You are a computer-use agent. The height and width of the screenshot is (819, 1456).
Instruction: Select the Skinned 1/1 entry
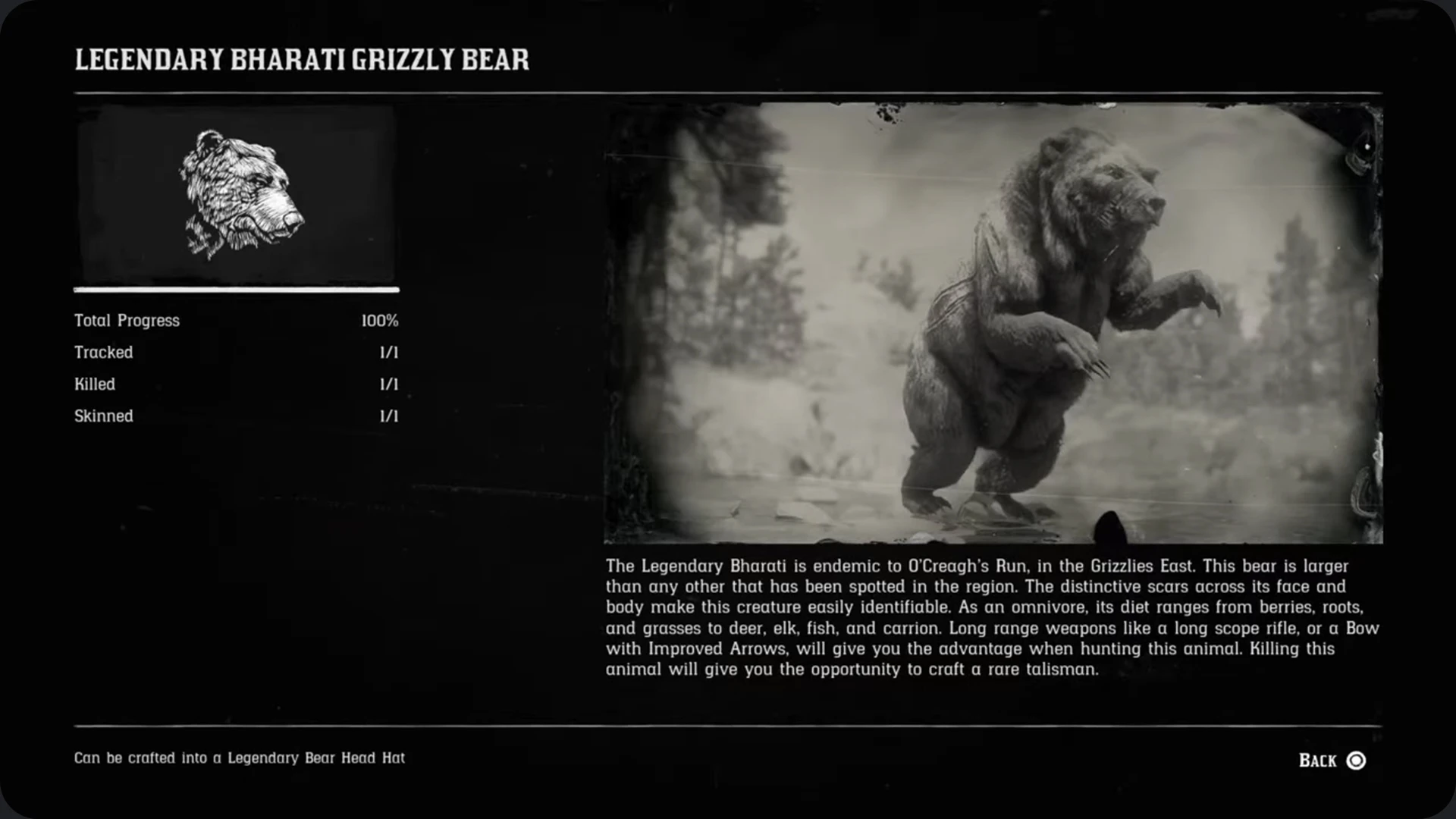(x=235, y=416)
